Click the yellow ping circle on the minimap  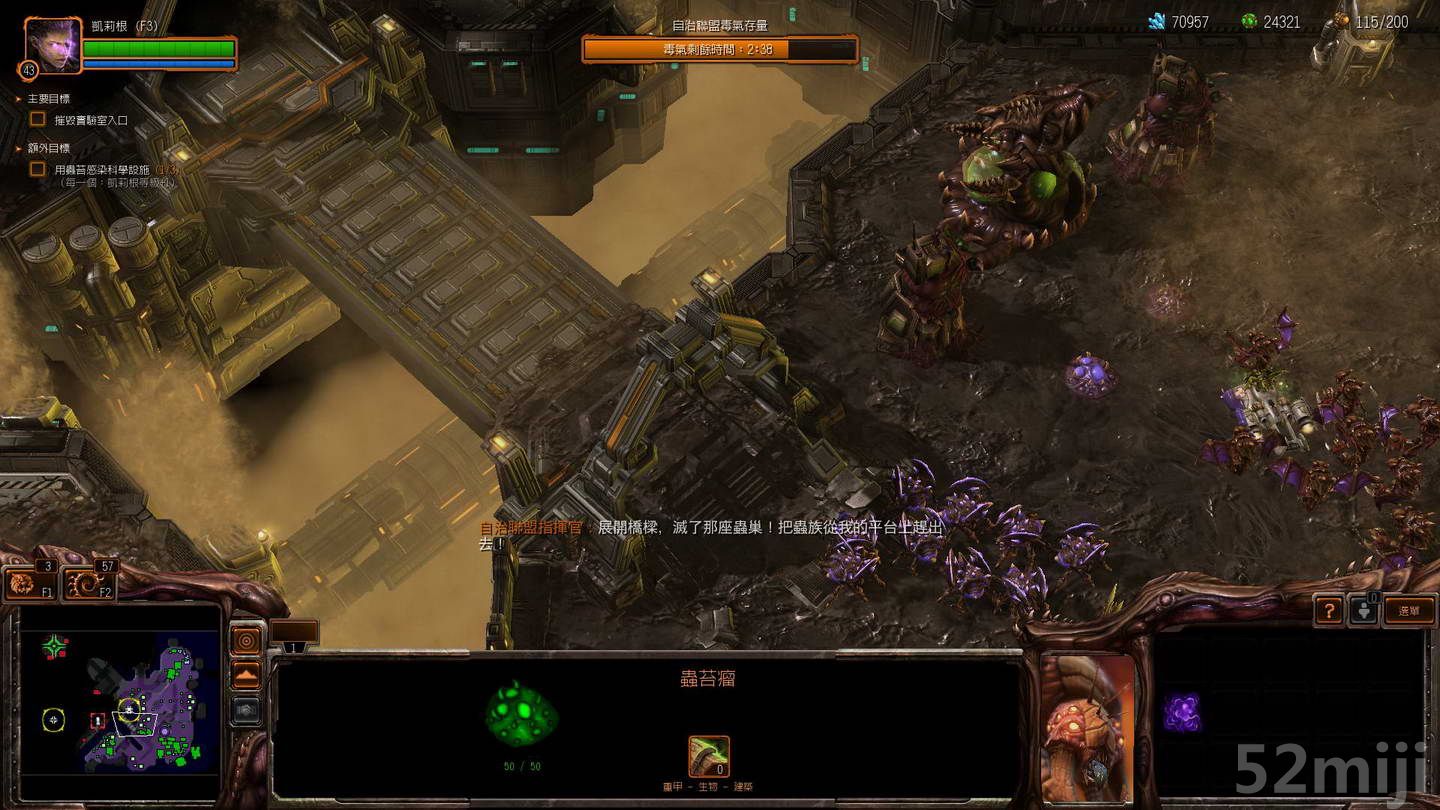55,719
